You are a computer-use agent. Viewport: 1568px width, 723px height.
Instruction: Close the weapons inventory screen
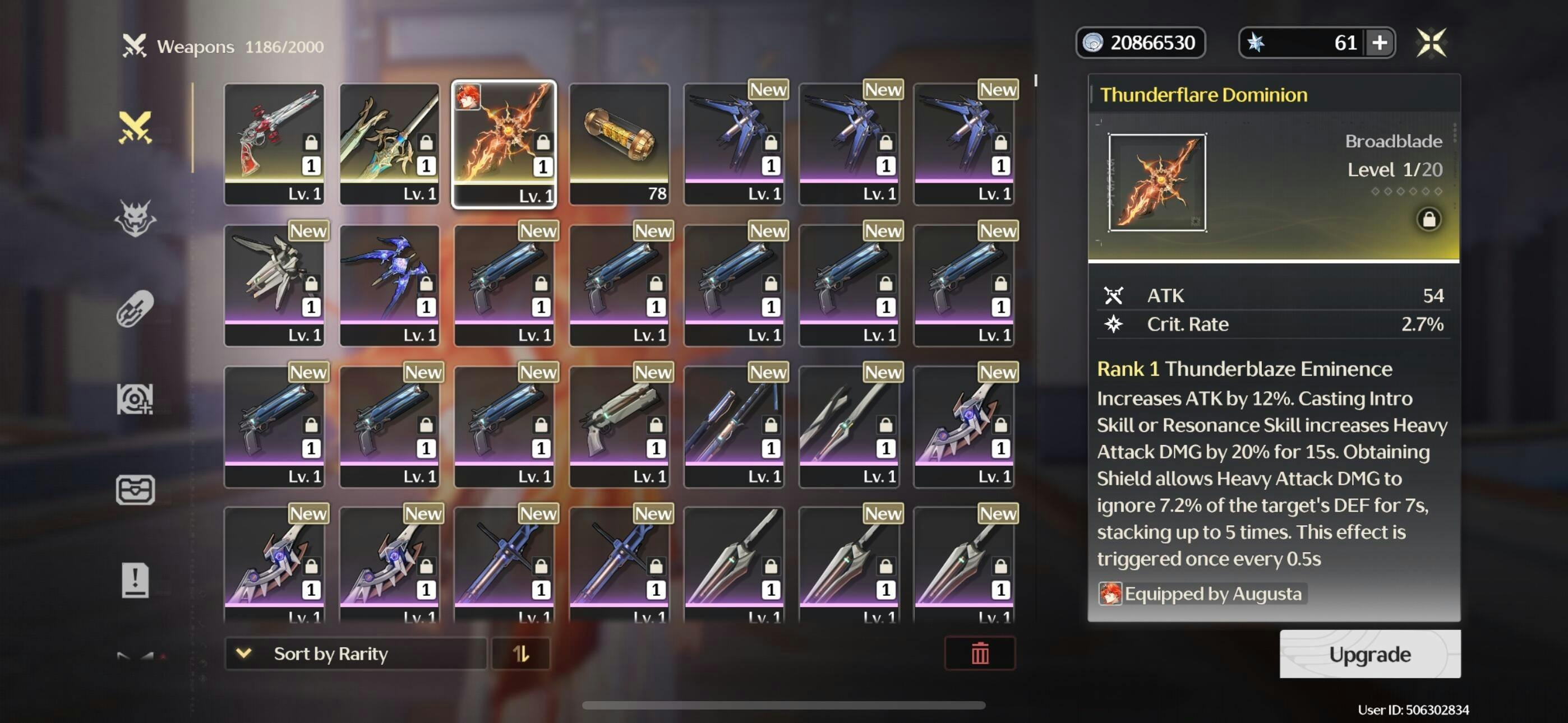[x=1431, y=43]
